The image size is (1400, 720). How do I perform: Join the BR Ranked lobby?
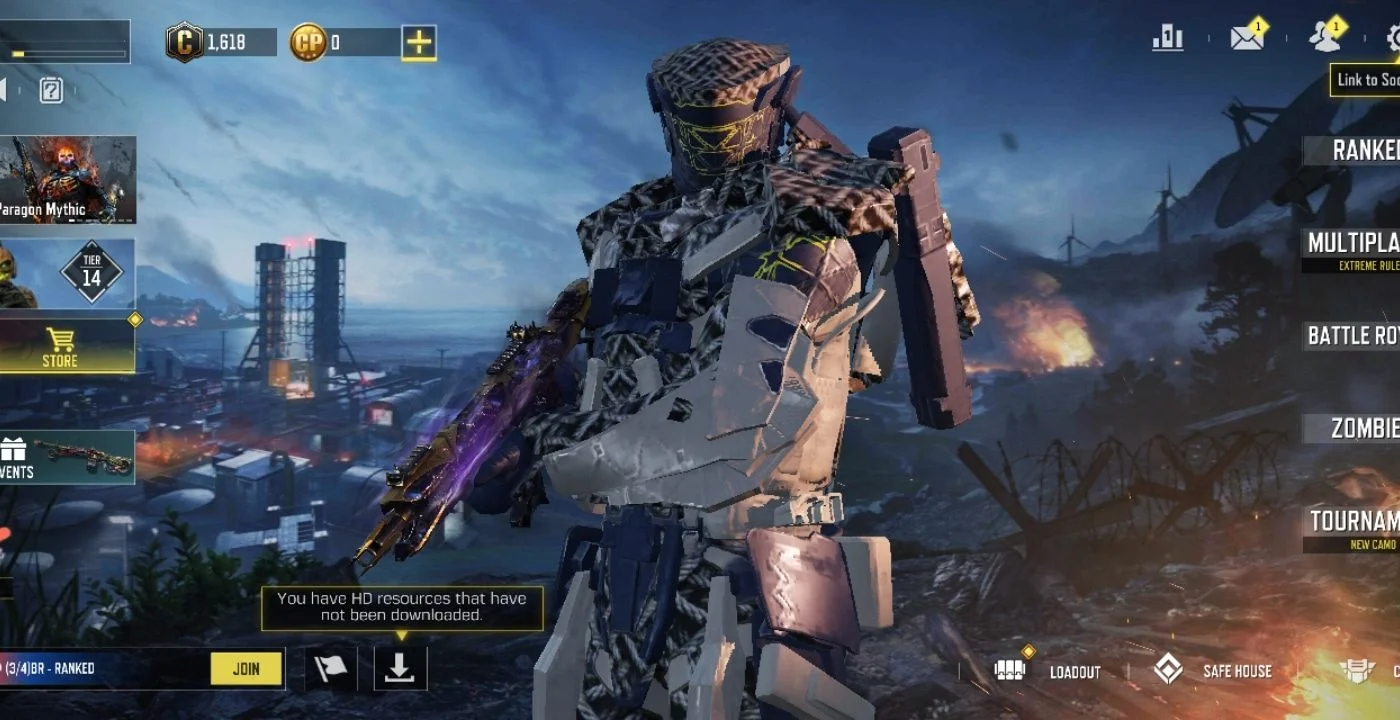click(x=246, y=669)
